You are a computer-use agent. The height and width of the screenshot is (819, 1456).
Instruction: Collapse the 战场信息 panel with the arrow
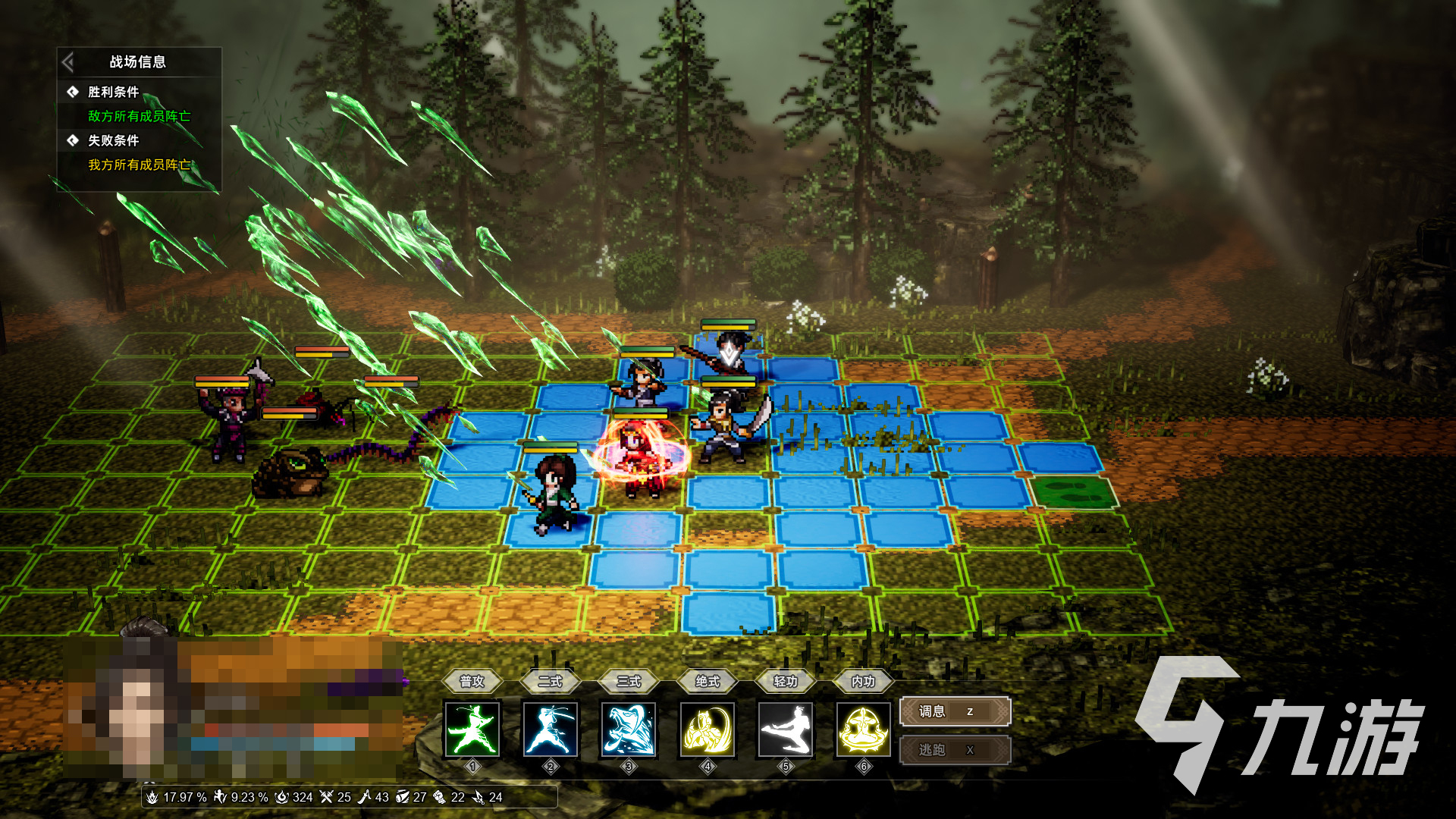pyautogui.click(x=68, y=61)
